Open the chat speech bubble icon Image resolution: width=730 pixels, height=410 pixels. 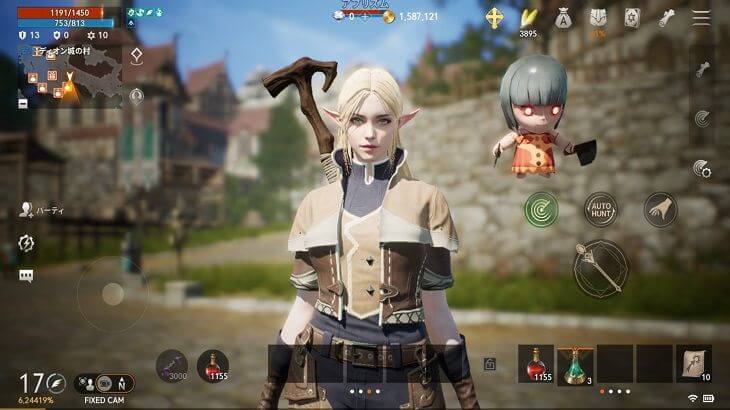pos(26,276)
